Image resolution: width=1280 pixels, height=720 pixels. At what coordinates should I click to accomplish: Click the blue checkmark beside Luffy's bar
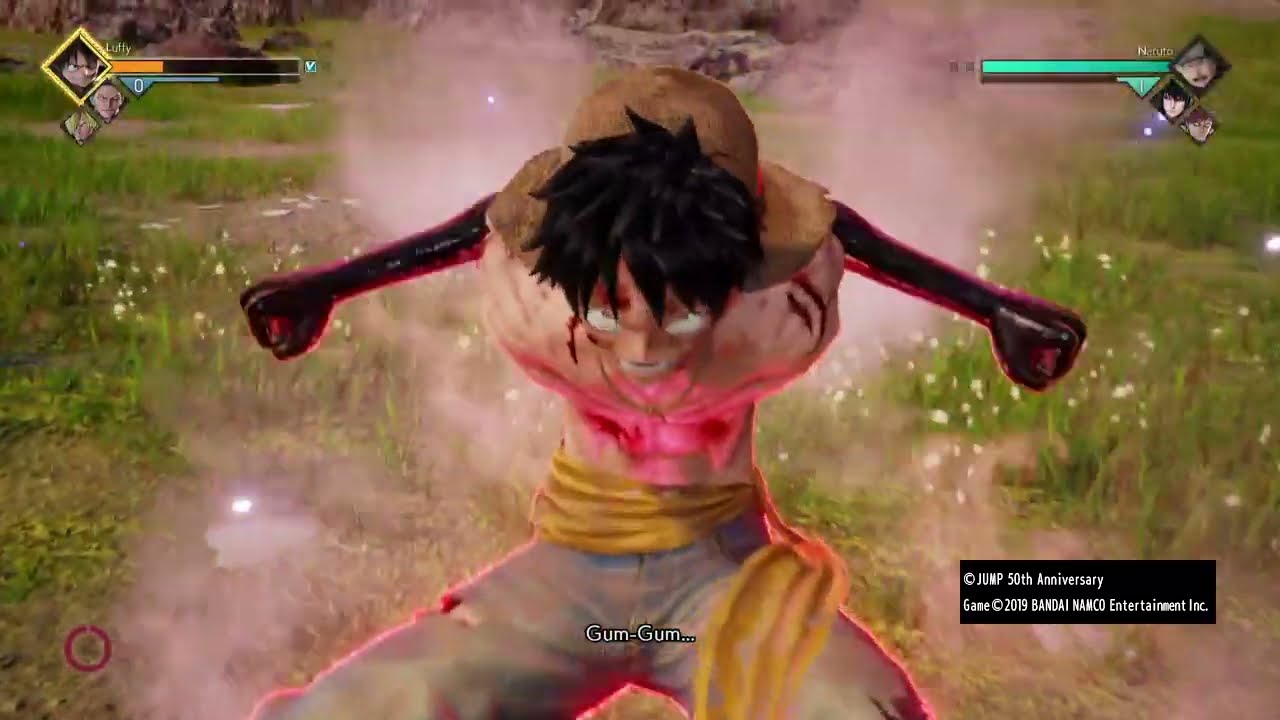[311, 67]
